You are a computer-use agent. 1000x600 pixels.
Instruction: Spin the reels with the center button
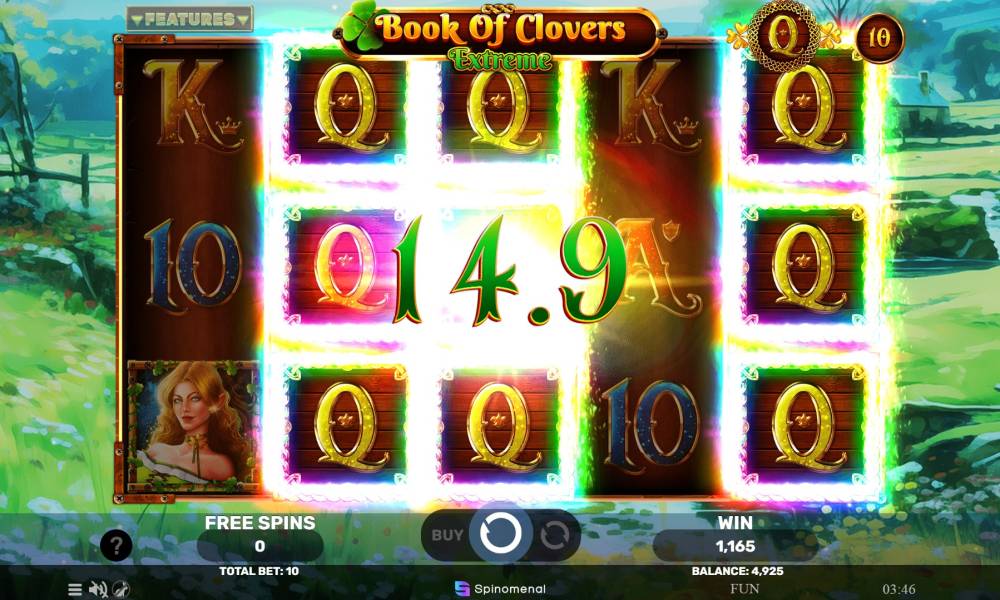coord(500,535)
